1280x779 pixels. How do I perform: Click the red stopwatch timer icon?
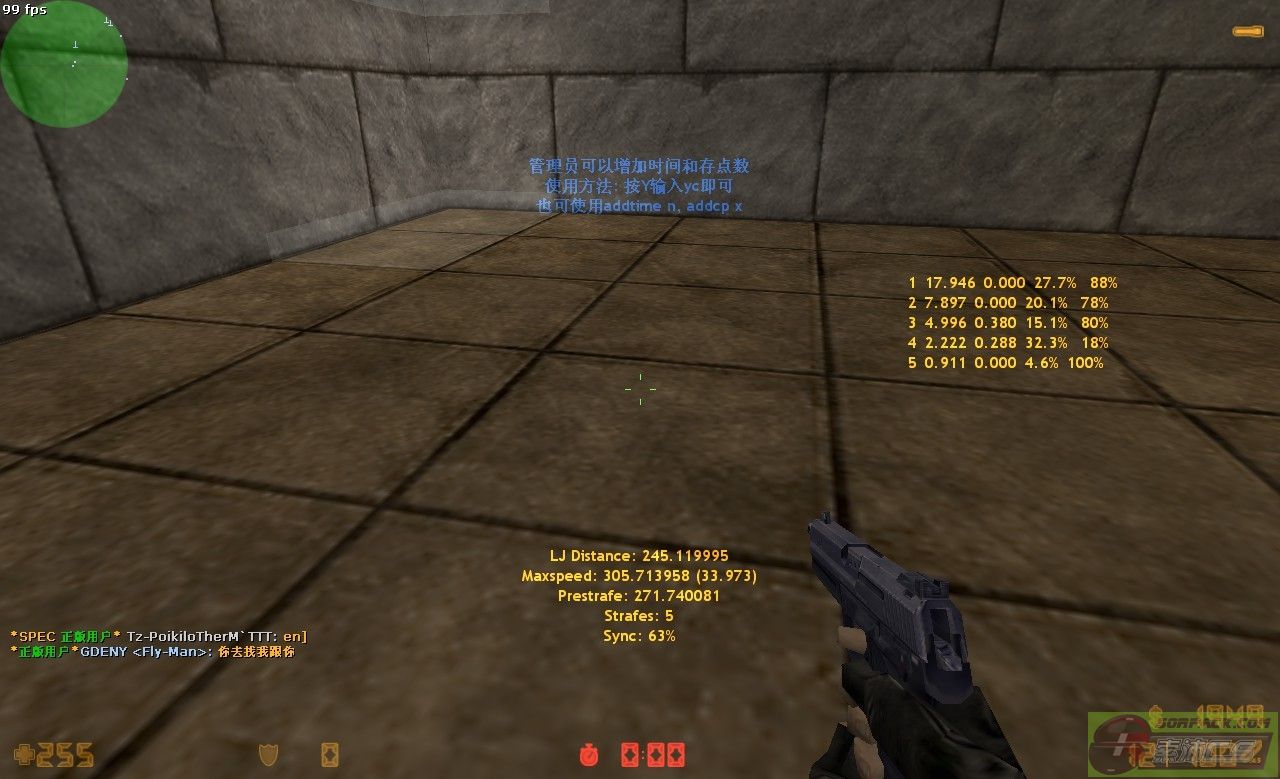588,754
